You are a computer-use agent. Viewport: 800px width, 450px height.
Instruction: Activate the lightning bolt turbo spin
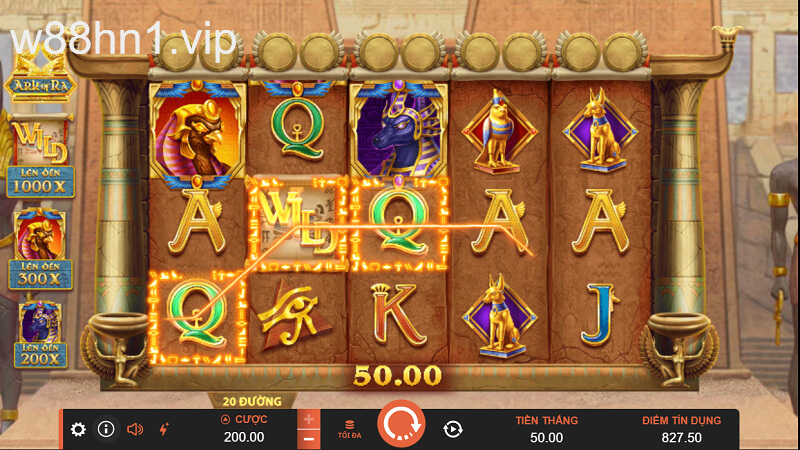163,429
